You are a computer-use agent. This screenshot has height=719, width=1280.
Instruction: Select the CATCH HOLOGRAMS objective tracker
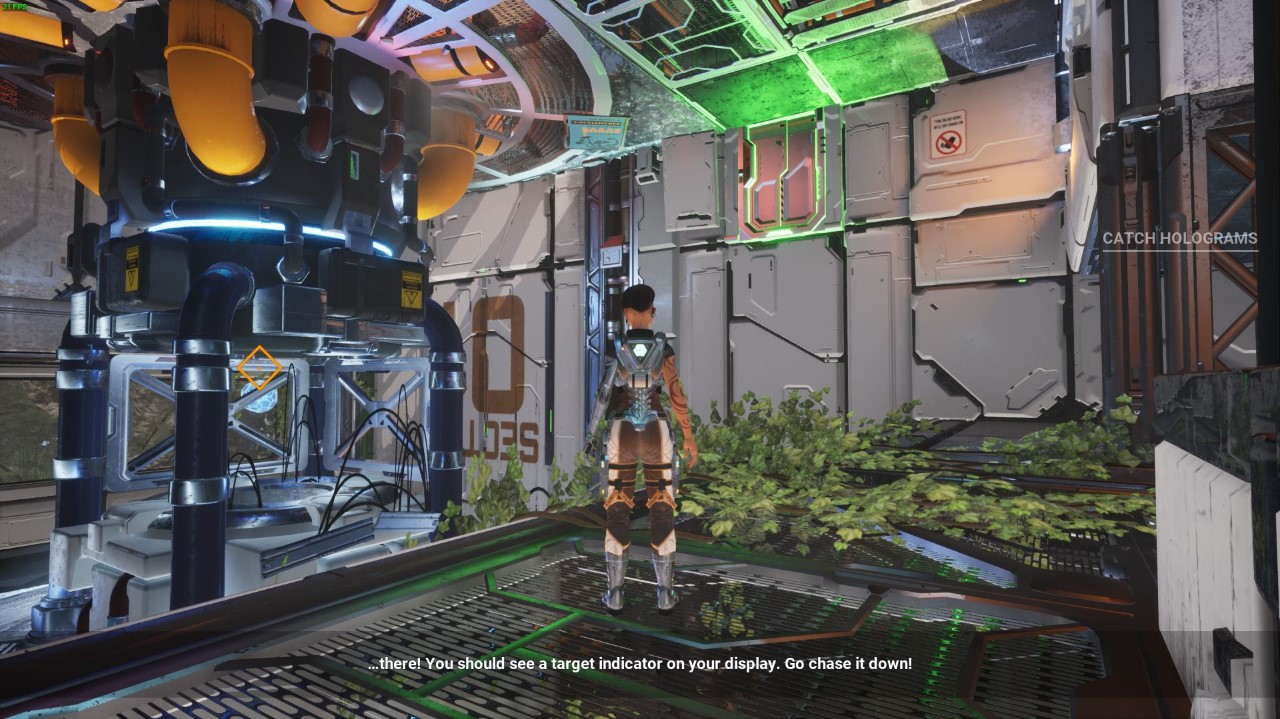1179,238
